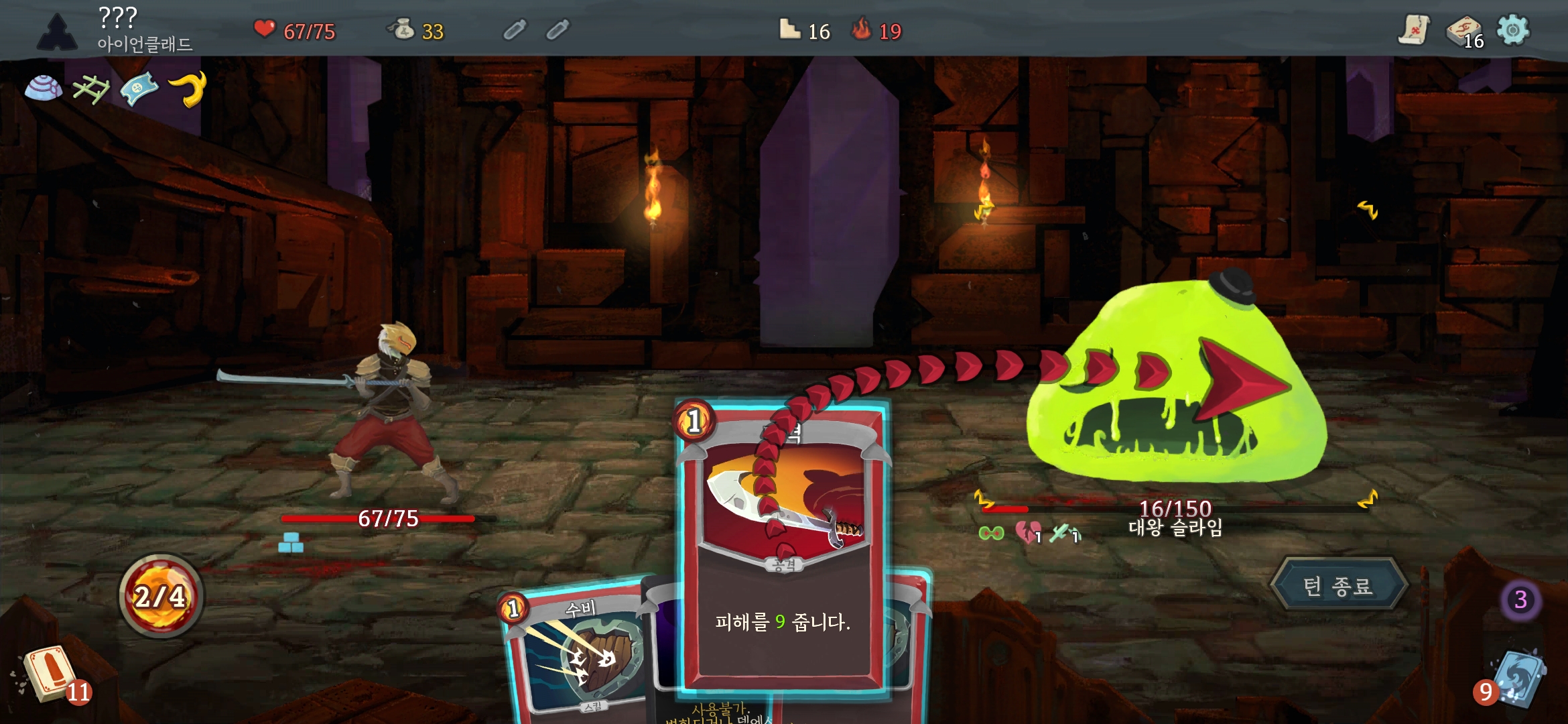Inspect the yellow banana relic
Viewport: 1568px width, 724px height.
click(188, 88)
